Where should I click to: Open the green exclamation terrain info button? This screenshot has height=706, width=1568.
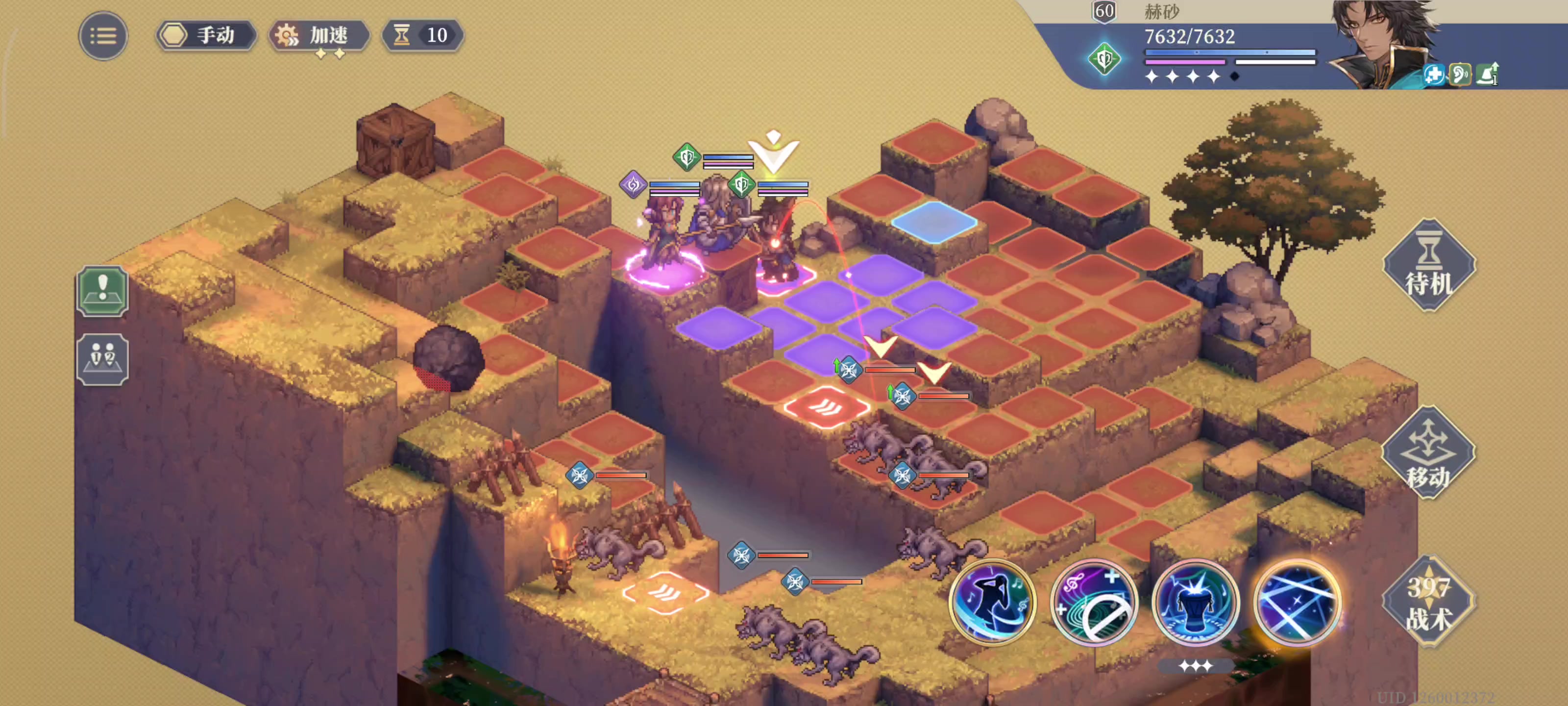click(102, 291)
